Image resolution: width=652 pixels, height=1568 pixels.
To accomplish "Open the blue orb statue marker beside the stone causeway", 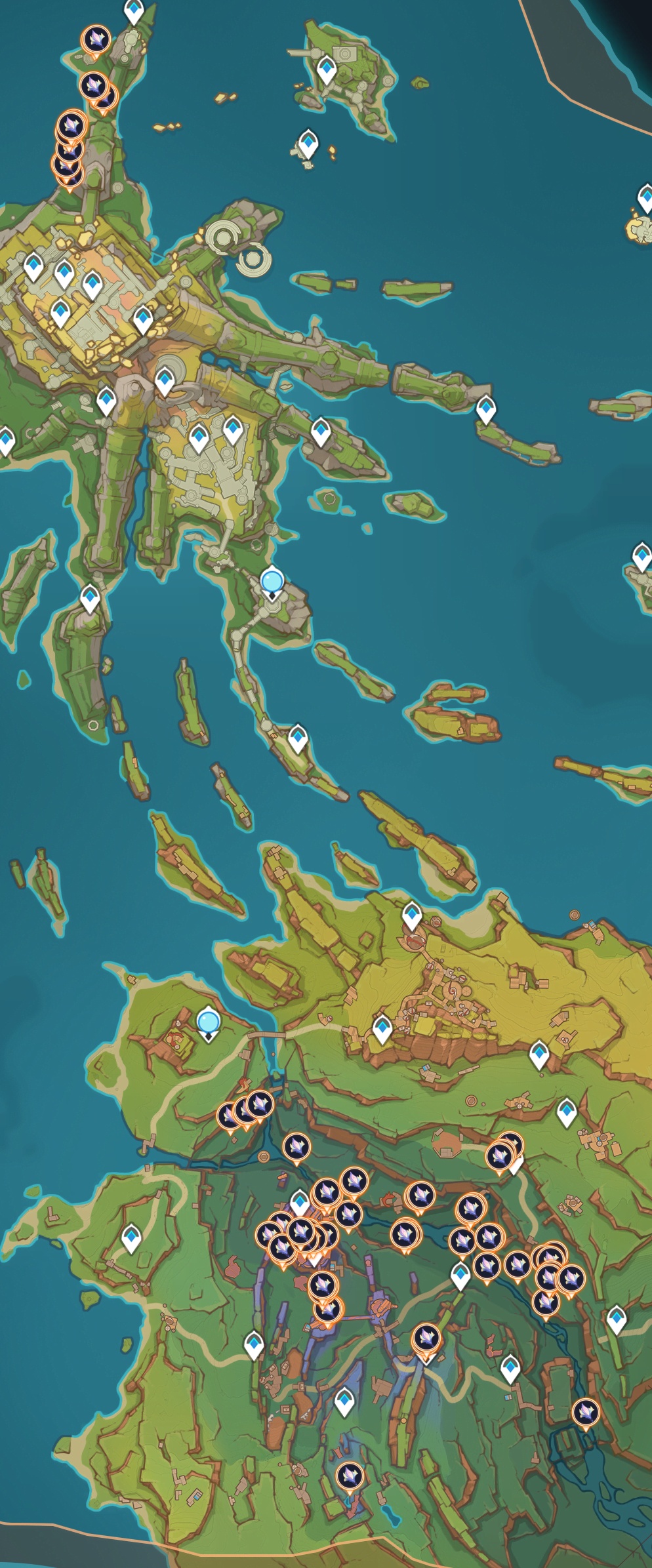I will coord(272,582).
